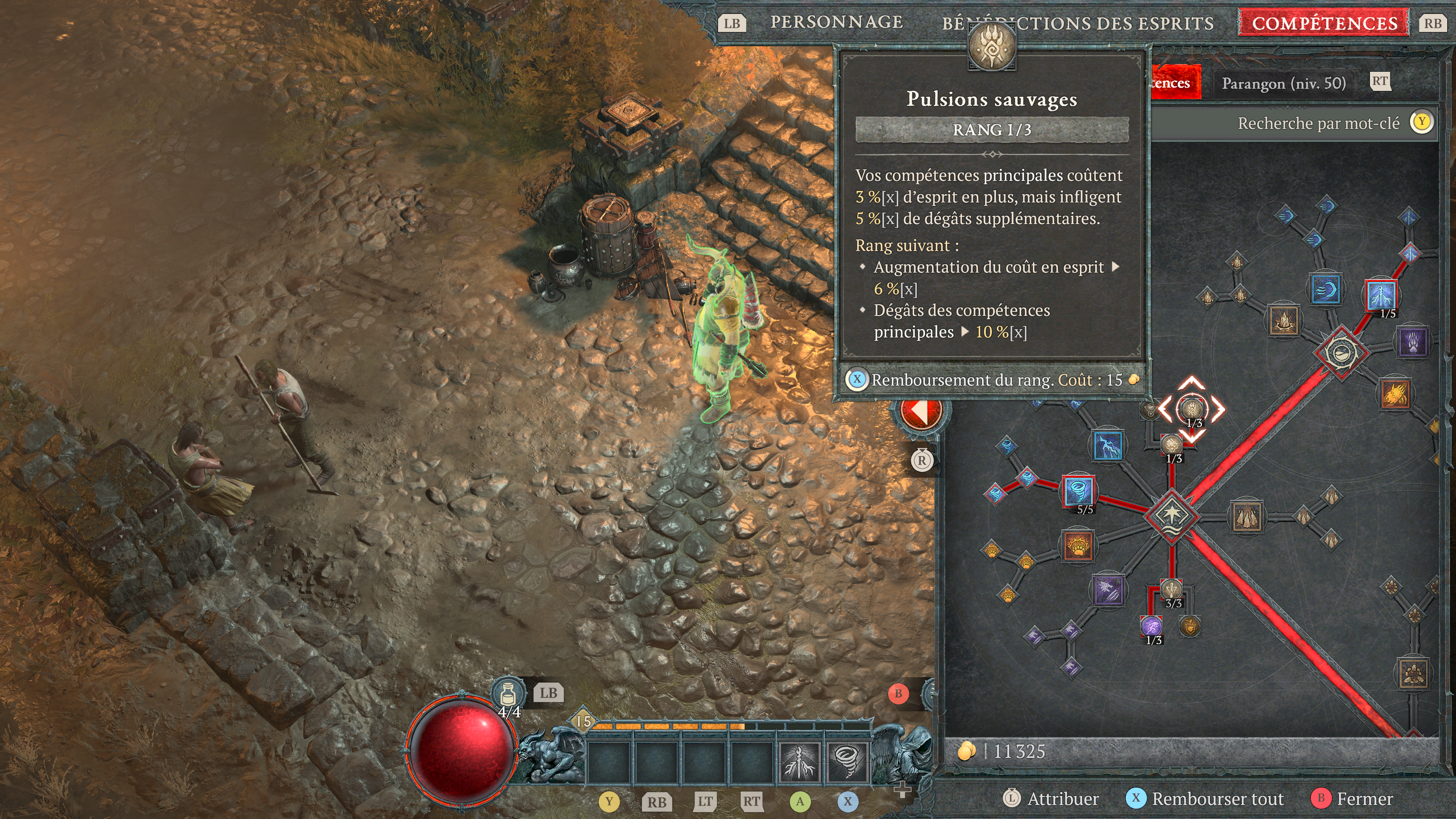This screenshot has height=819, width=1456.
Task: Choose the blue wind slash skill node
Action: coord(1326,290)
